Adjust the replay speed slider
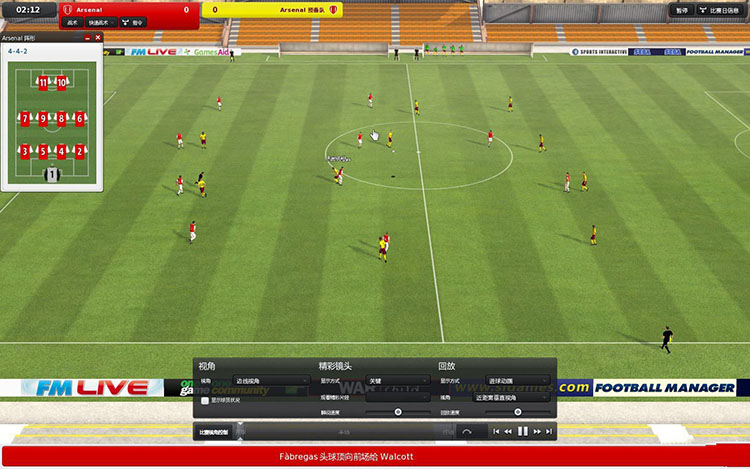Viewport: 750px width, 469px height. click(x=517, y=411)
